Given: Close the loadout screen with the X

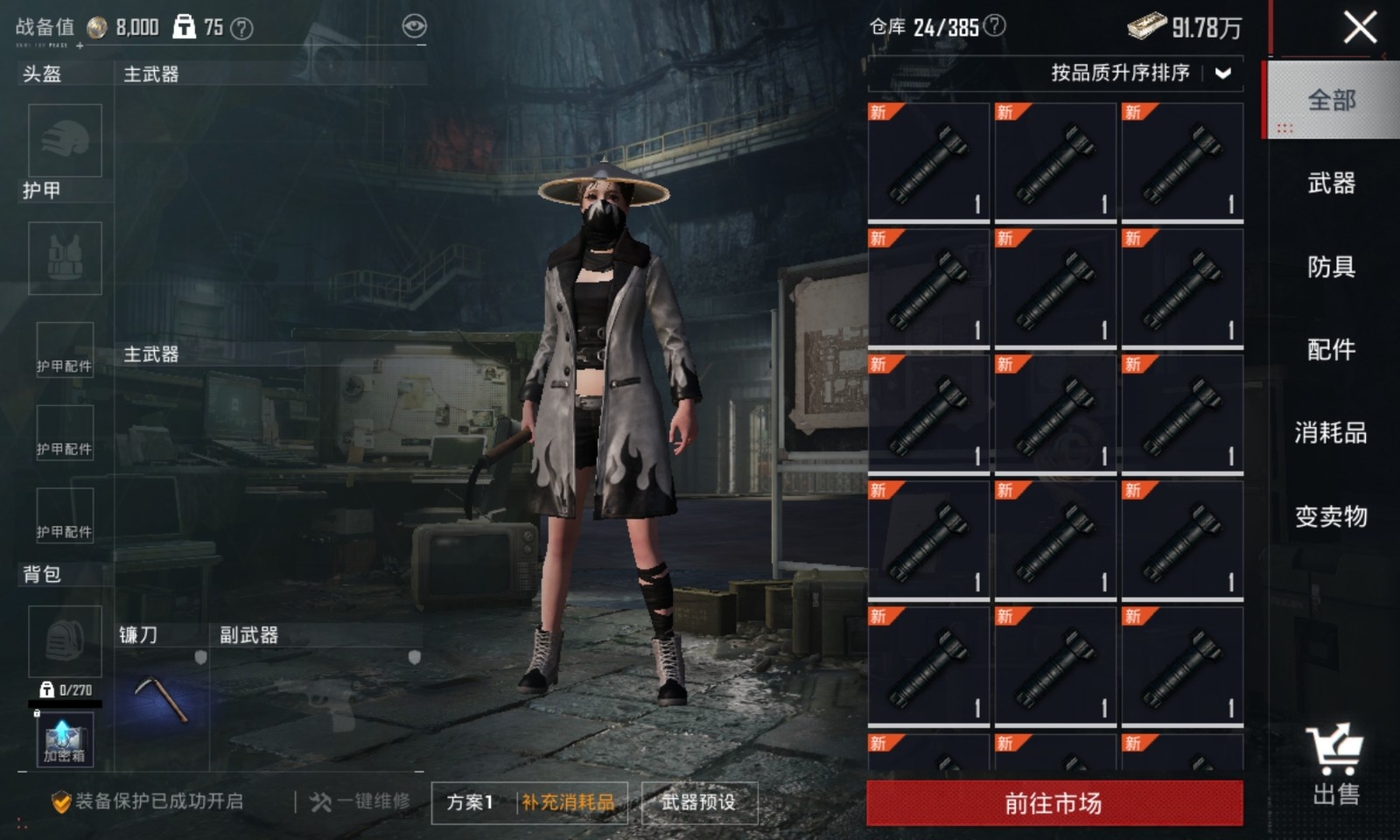Looking at the screenshot, I should click(1359, 28).
